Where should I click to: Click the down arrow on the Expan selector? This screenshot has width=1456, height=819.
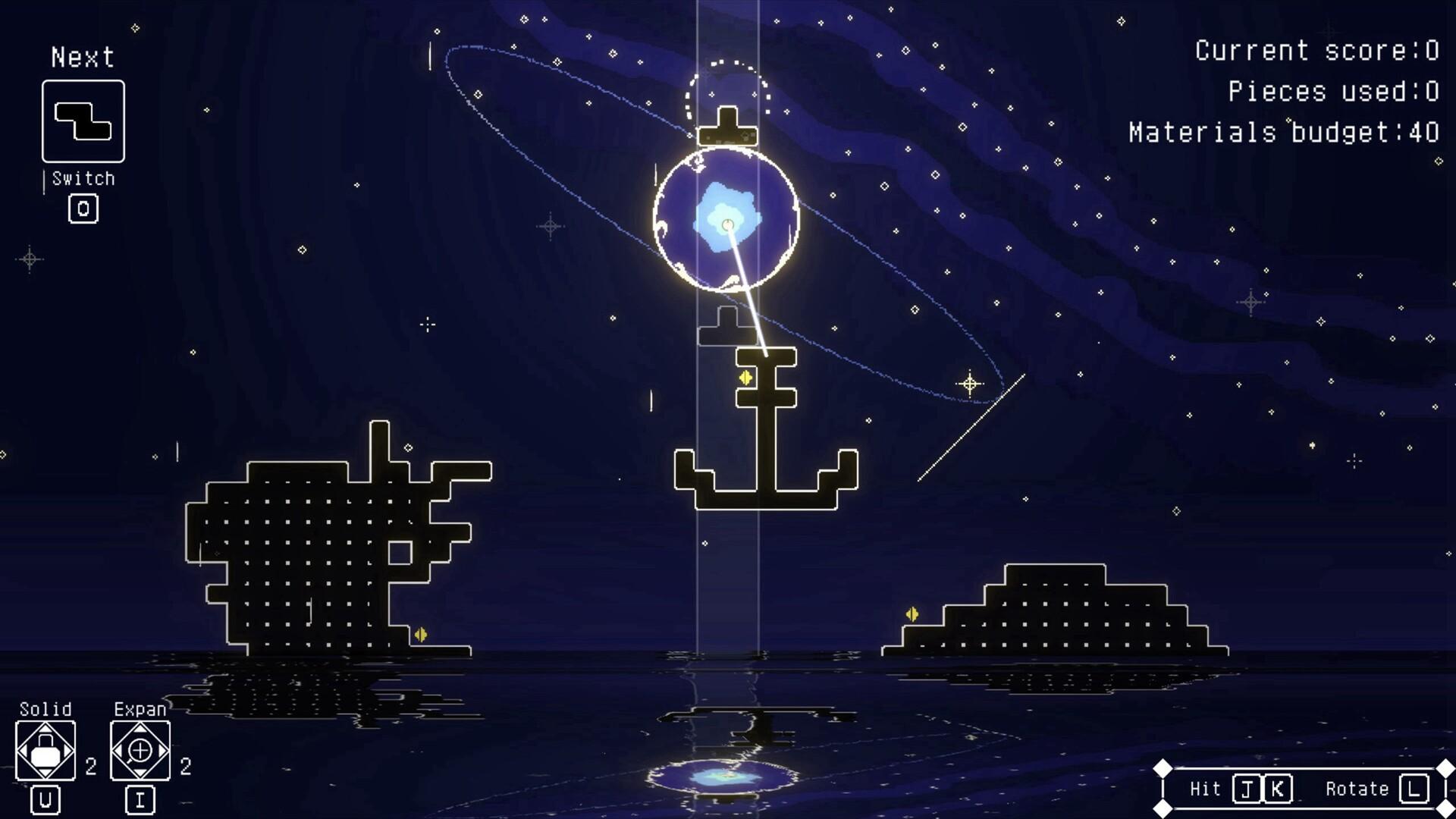(140, 773)
